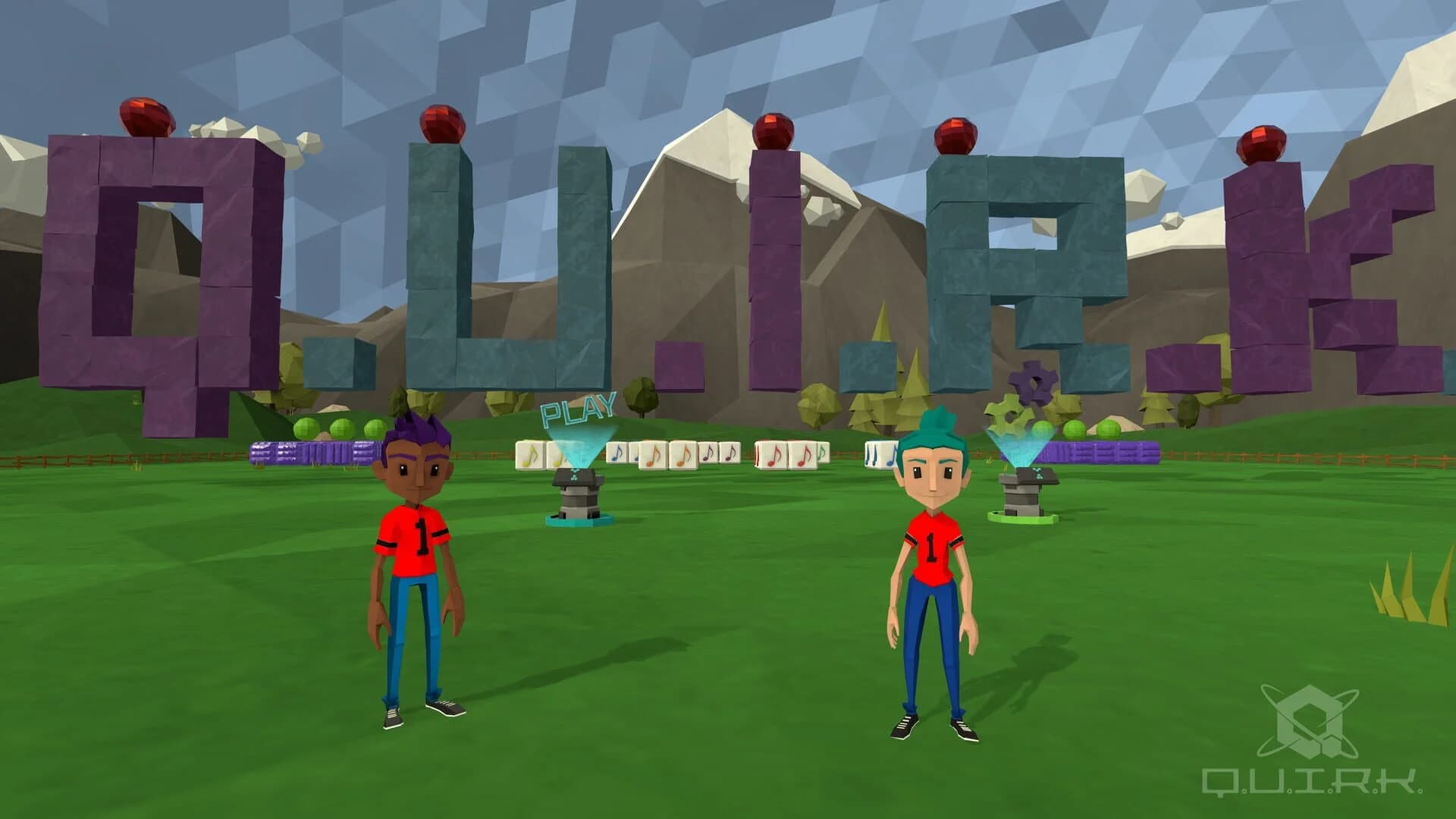The width and height of the screenshot is (1456, 819).
Task: Select the blue music note cube
Action: point(617,455)
